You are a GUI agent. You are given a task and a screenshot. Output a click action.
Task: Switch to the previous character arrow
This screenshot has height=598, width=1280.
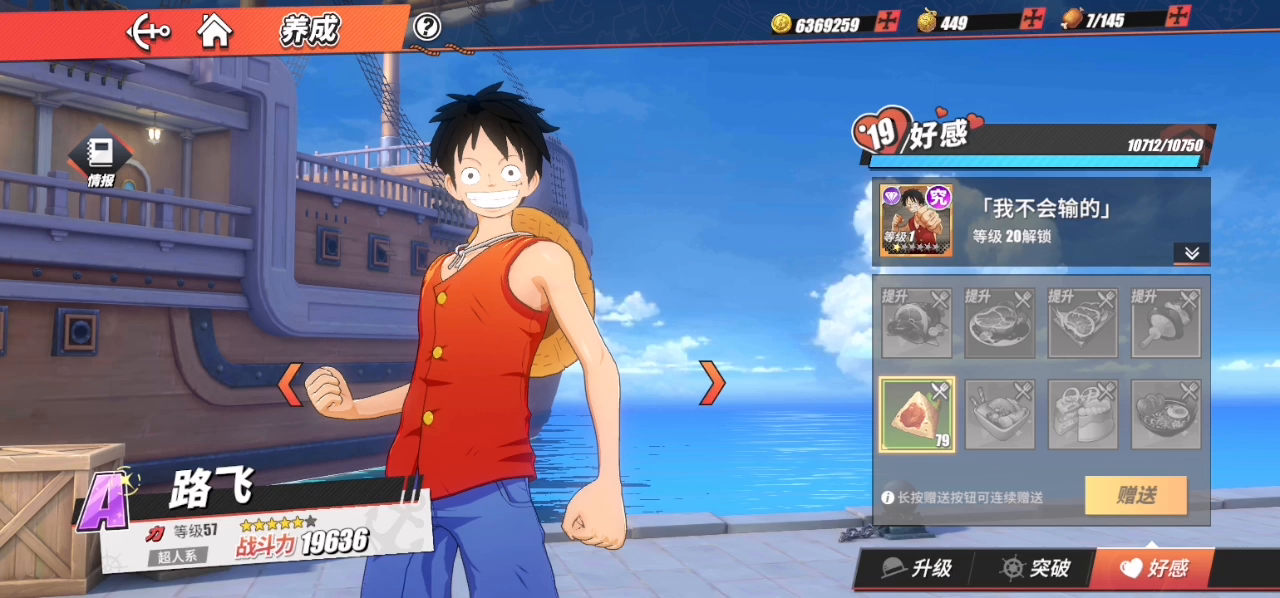(289, 384)
